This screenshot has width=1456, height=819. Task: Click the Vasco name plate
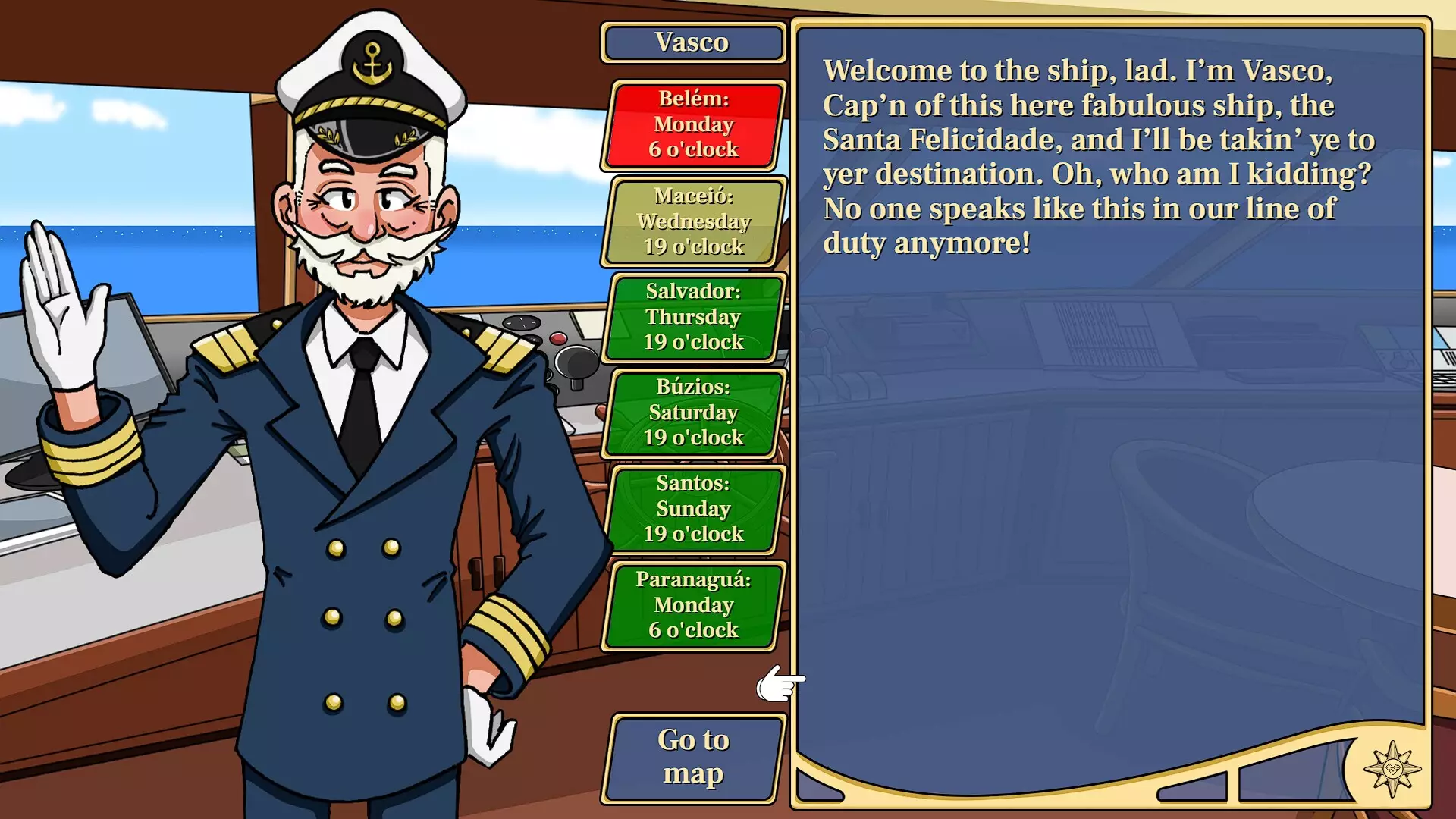(692, 42)
